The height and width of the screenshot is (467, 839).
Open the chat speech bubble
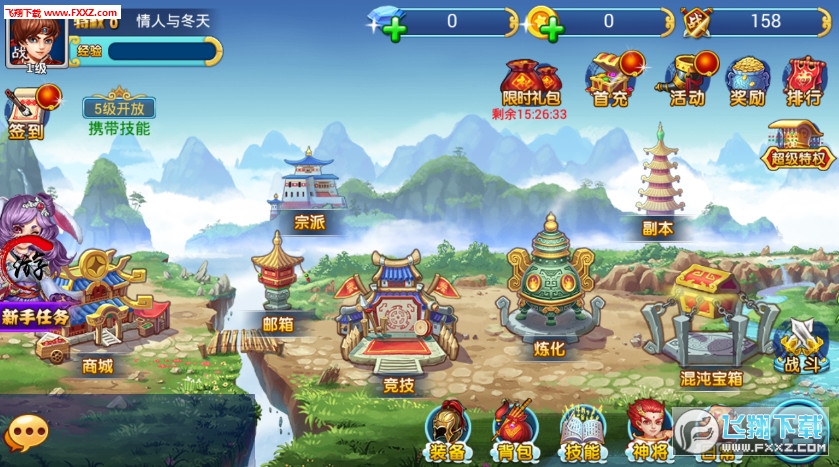point(26,433)
